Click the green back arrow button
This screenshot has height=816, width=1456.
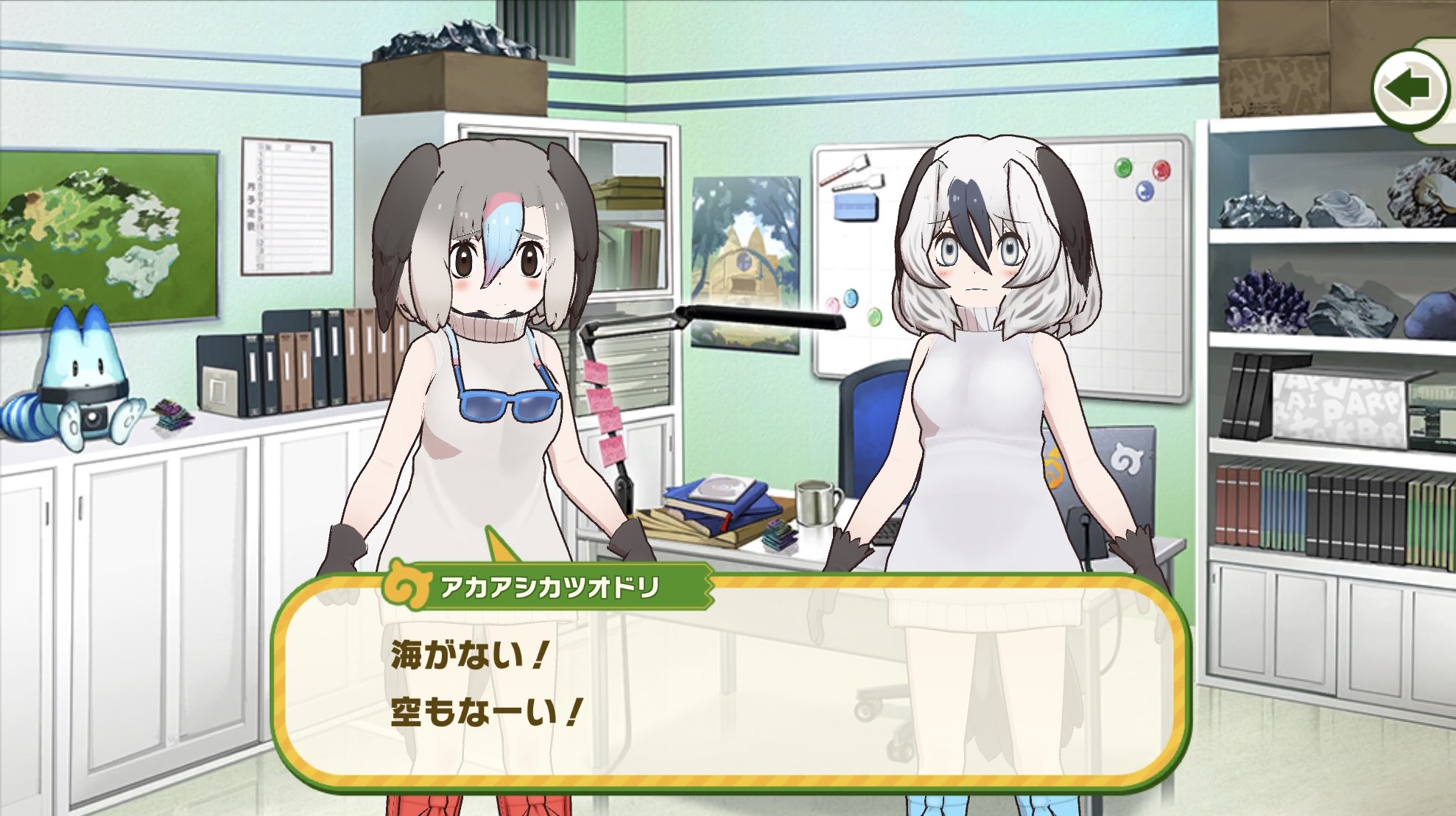[1409, 89]
